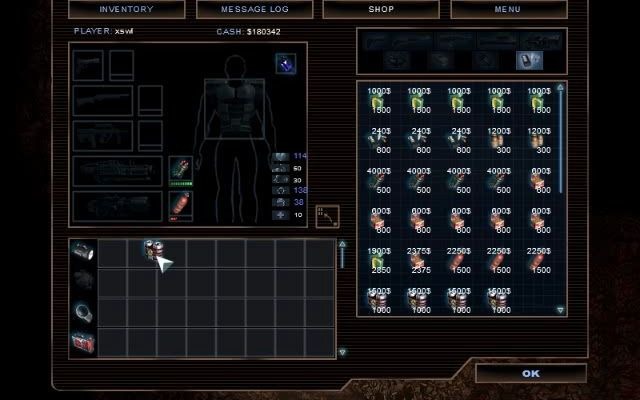Viewport: 640px width, 400px height.
Task: Select the canister item in the inventory grid
Action: click(x=152, y=252)
